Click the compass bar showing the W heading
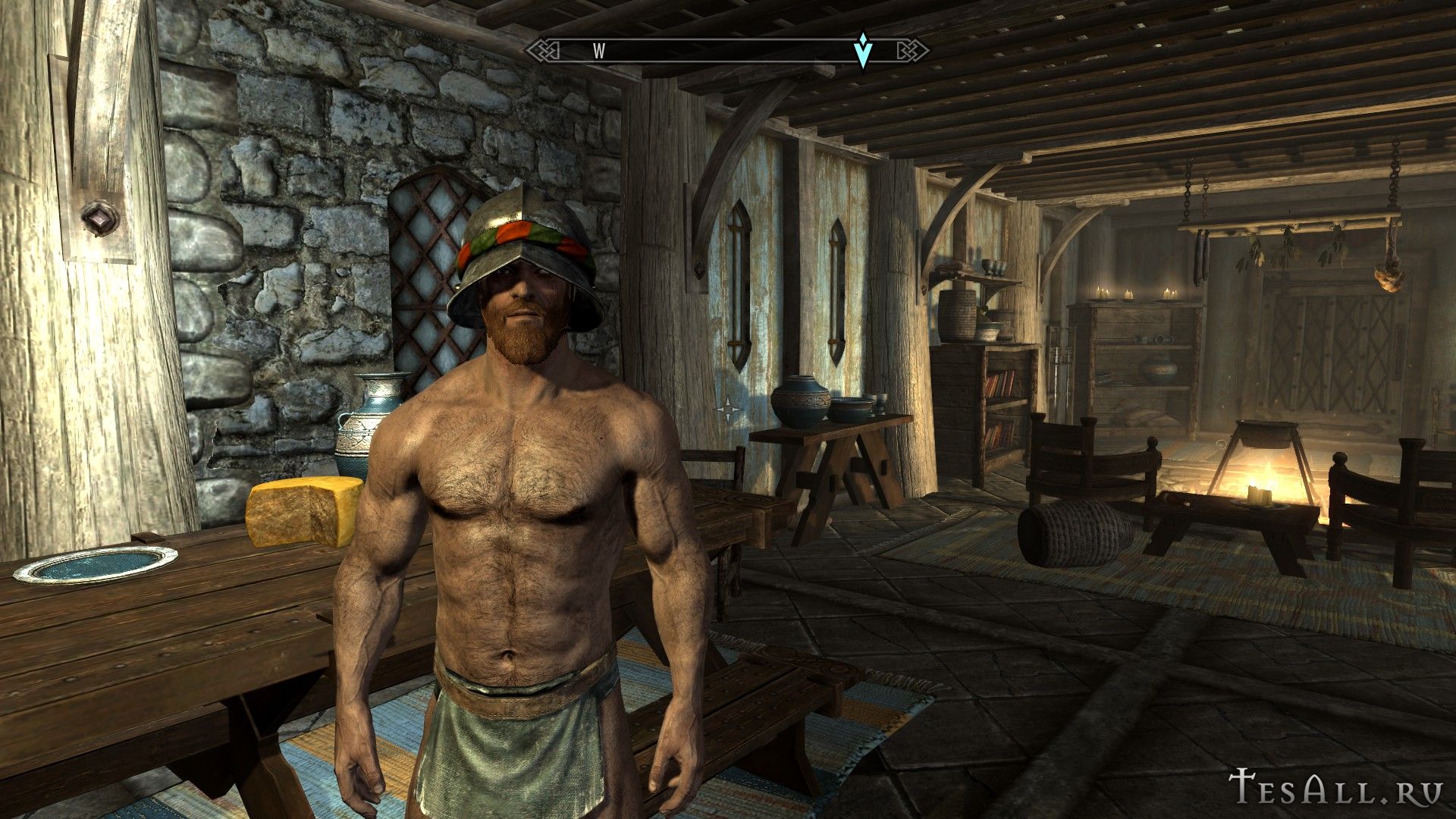 (726, 51)
